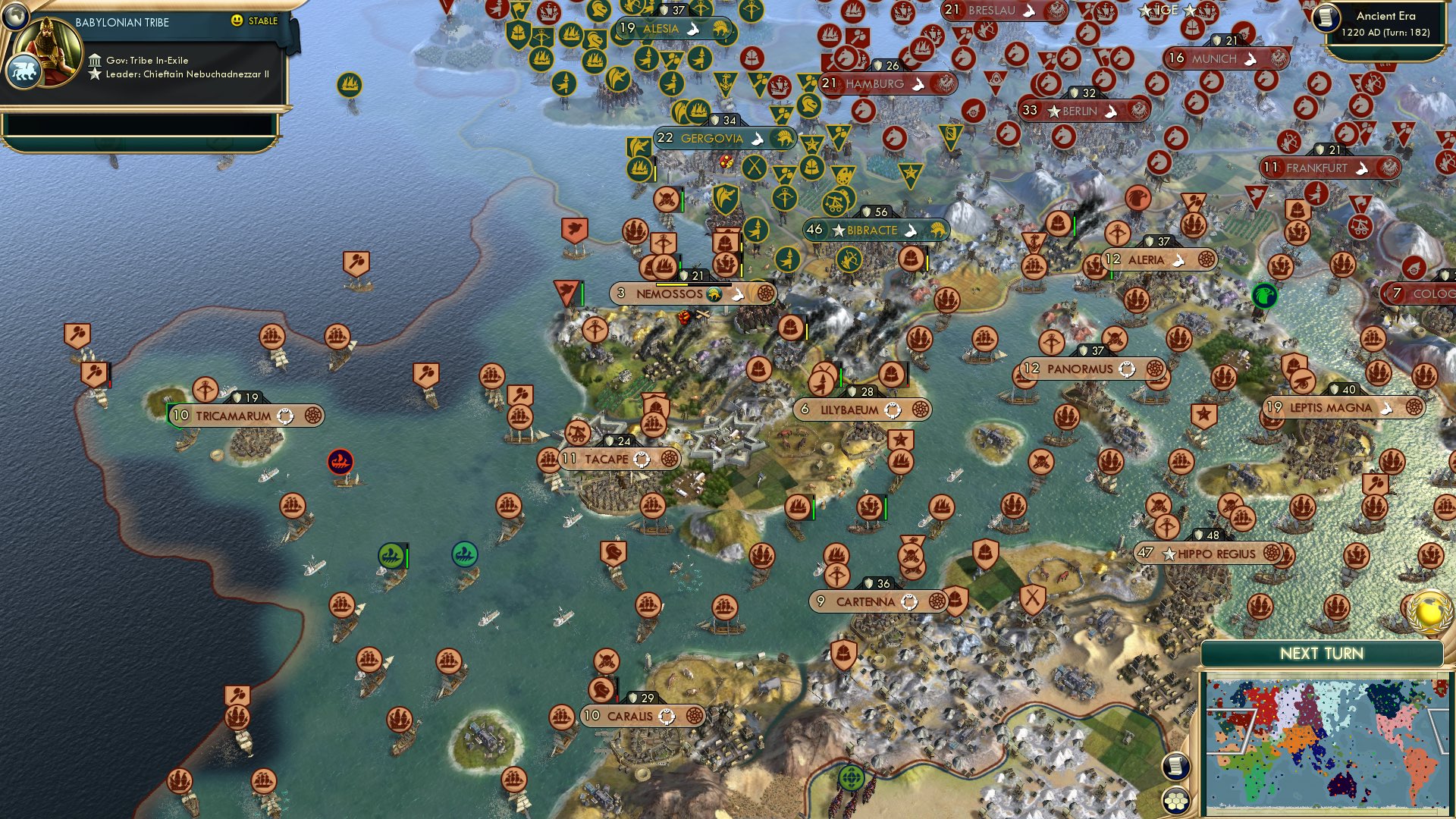This screenshot has width=1456, height=819.
Task: Select the great general star icon near Leptis Magna
Action: click(1205, 415)
